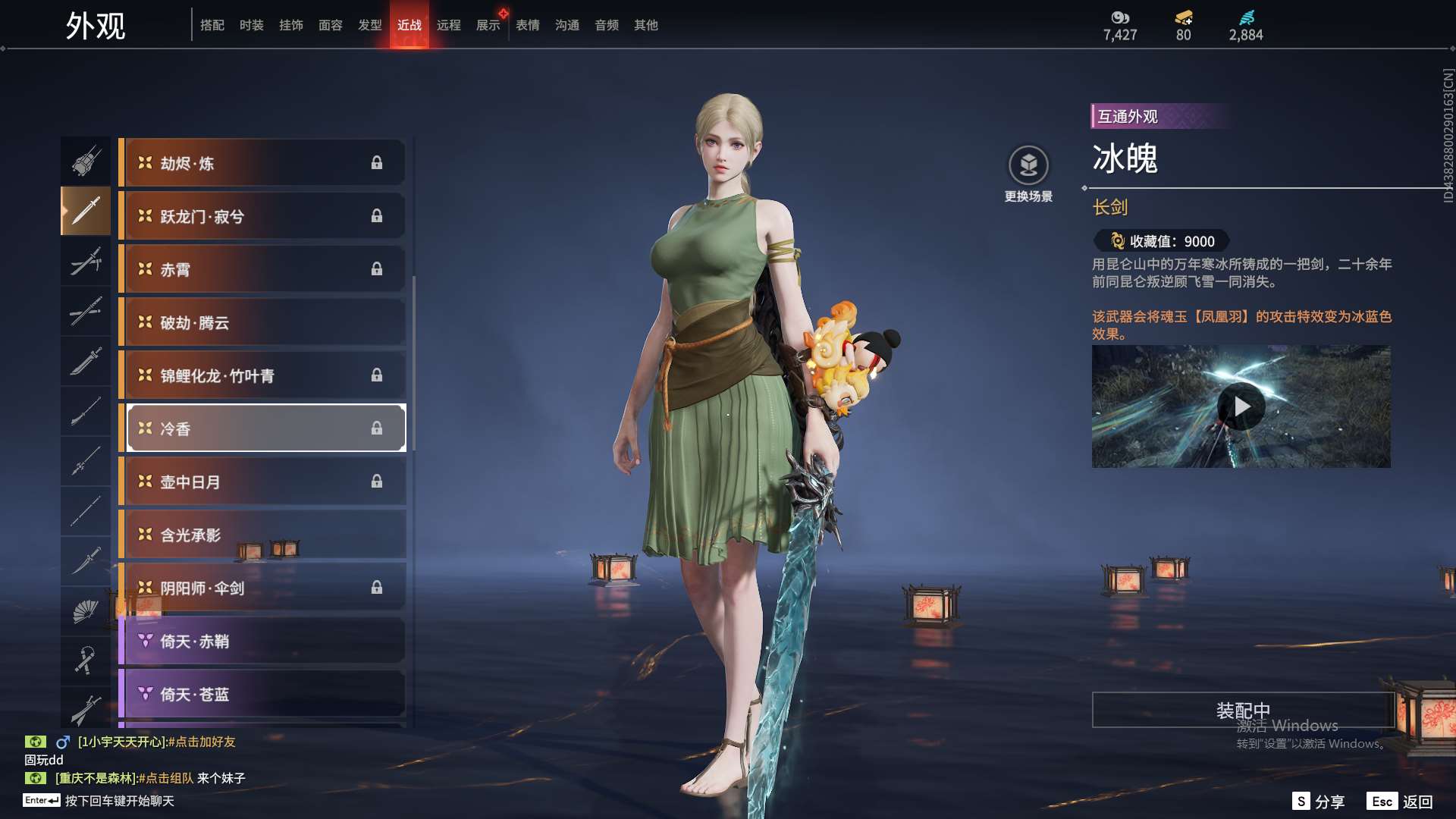Go to the 表情 tab
This screenshot has height=819, width=1456.
click(x=527, y=25)
